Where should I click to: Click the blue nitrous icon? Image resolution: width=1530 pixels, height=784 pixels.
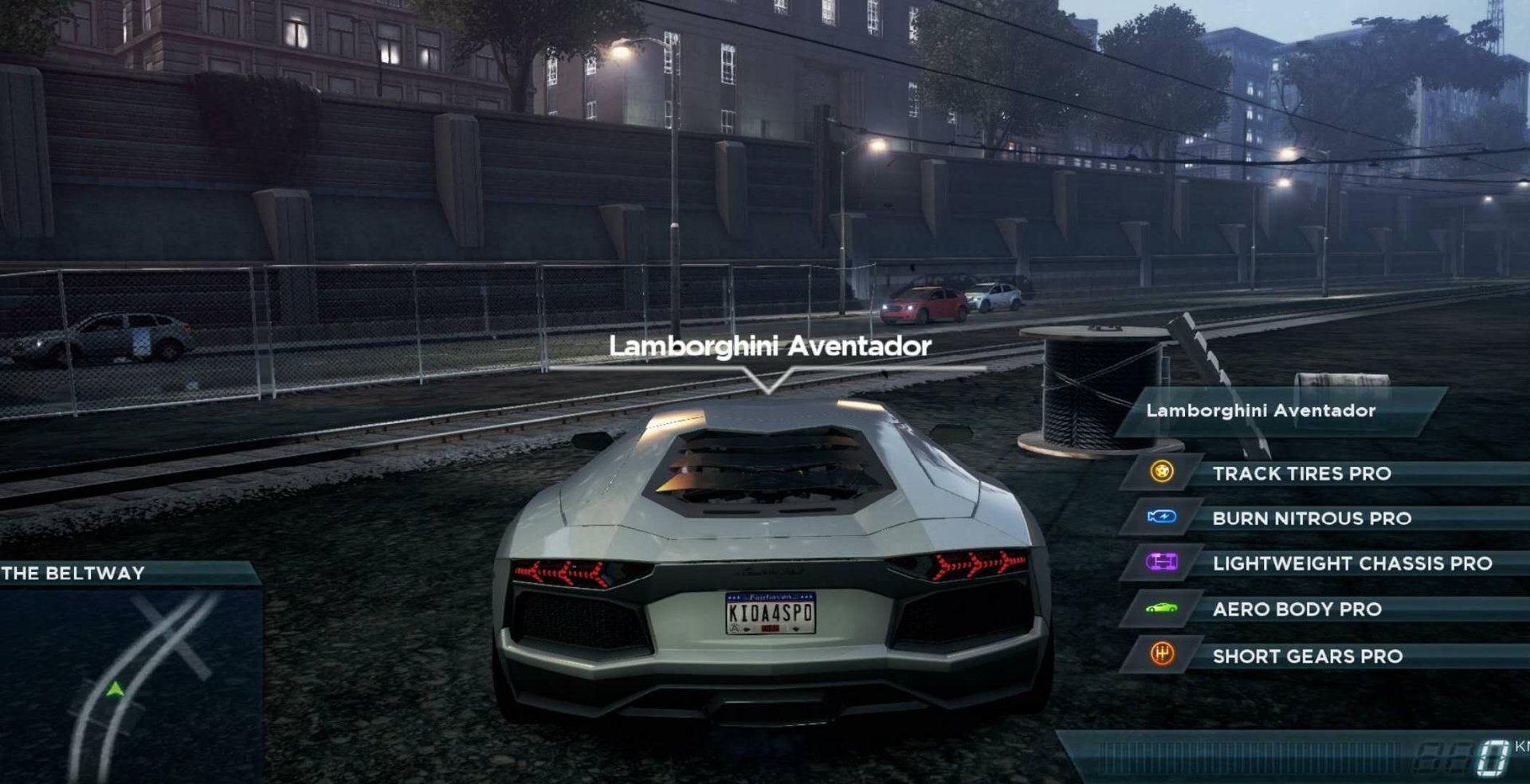point(1162,518)
